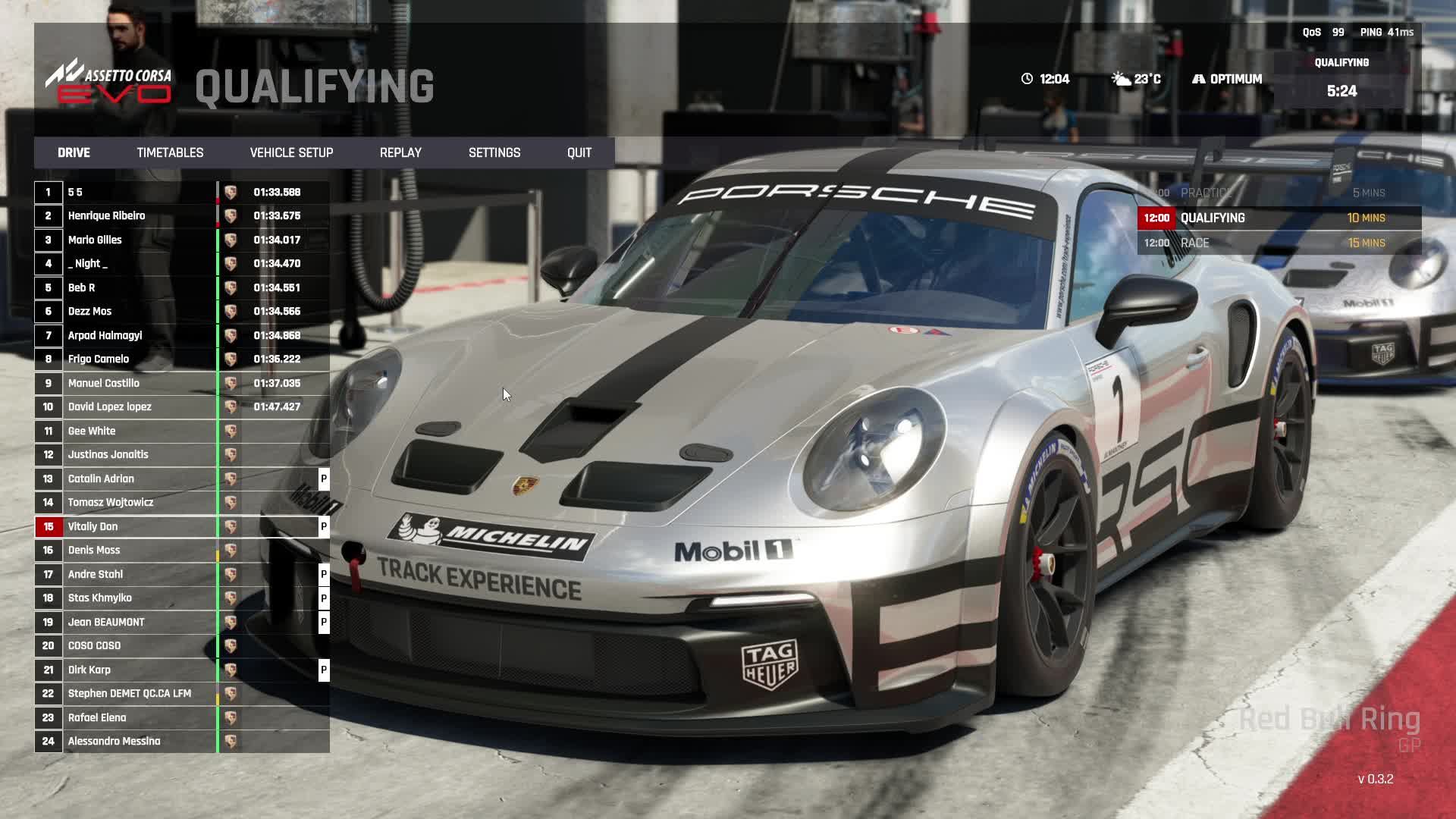
Task: Select the DRIVE menu option
Action: click(x=74, y=152)
